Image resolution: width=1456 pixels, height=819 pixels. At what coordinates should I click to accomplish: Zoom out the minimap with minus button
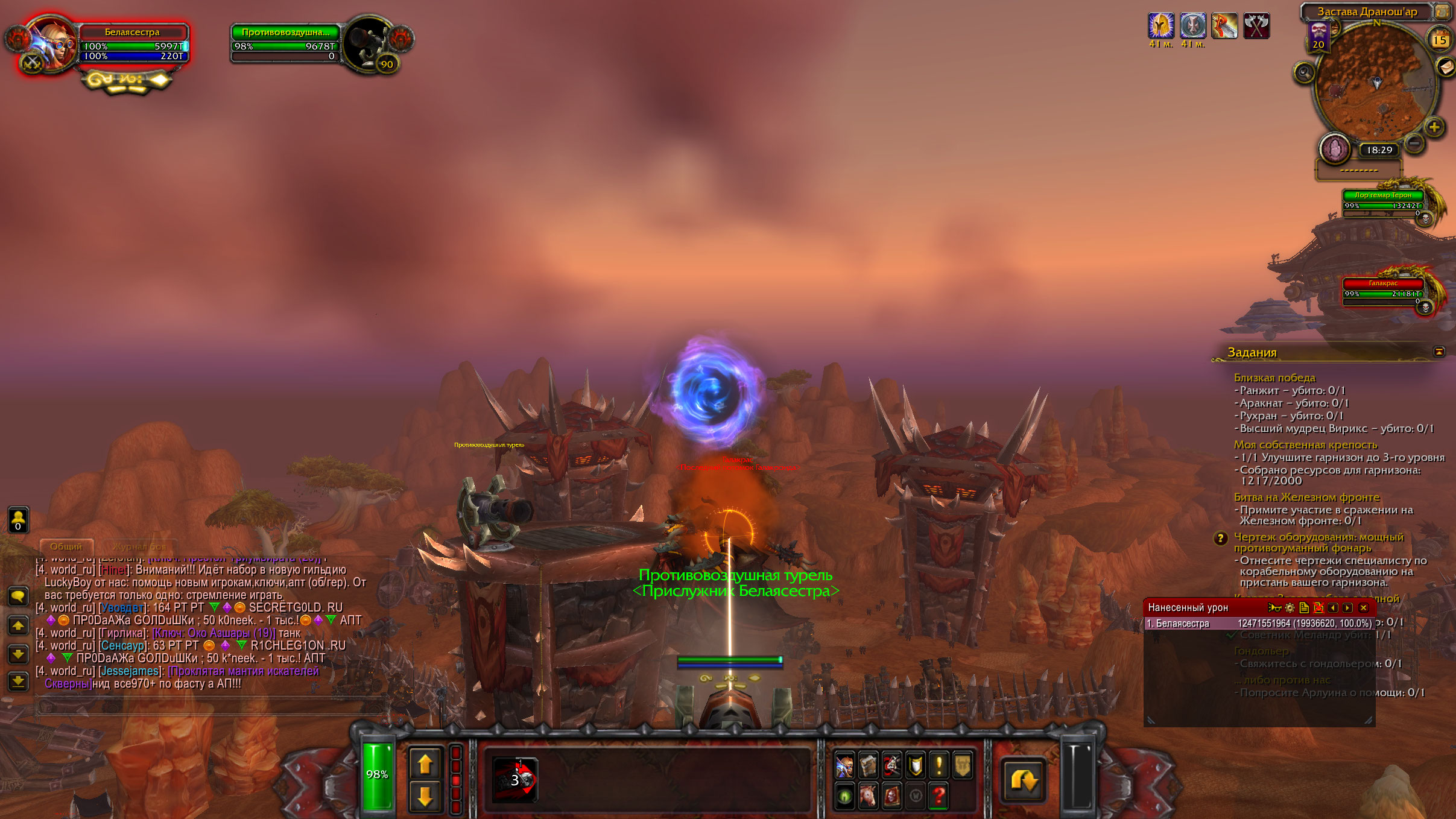(x=1414, y=143)
